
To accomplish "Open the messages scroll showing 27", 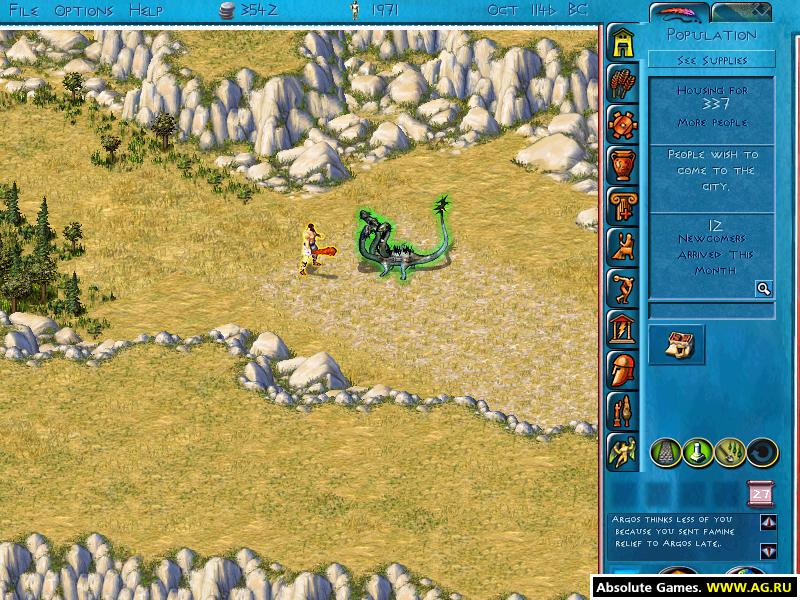I will (760, 494).
